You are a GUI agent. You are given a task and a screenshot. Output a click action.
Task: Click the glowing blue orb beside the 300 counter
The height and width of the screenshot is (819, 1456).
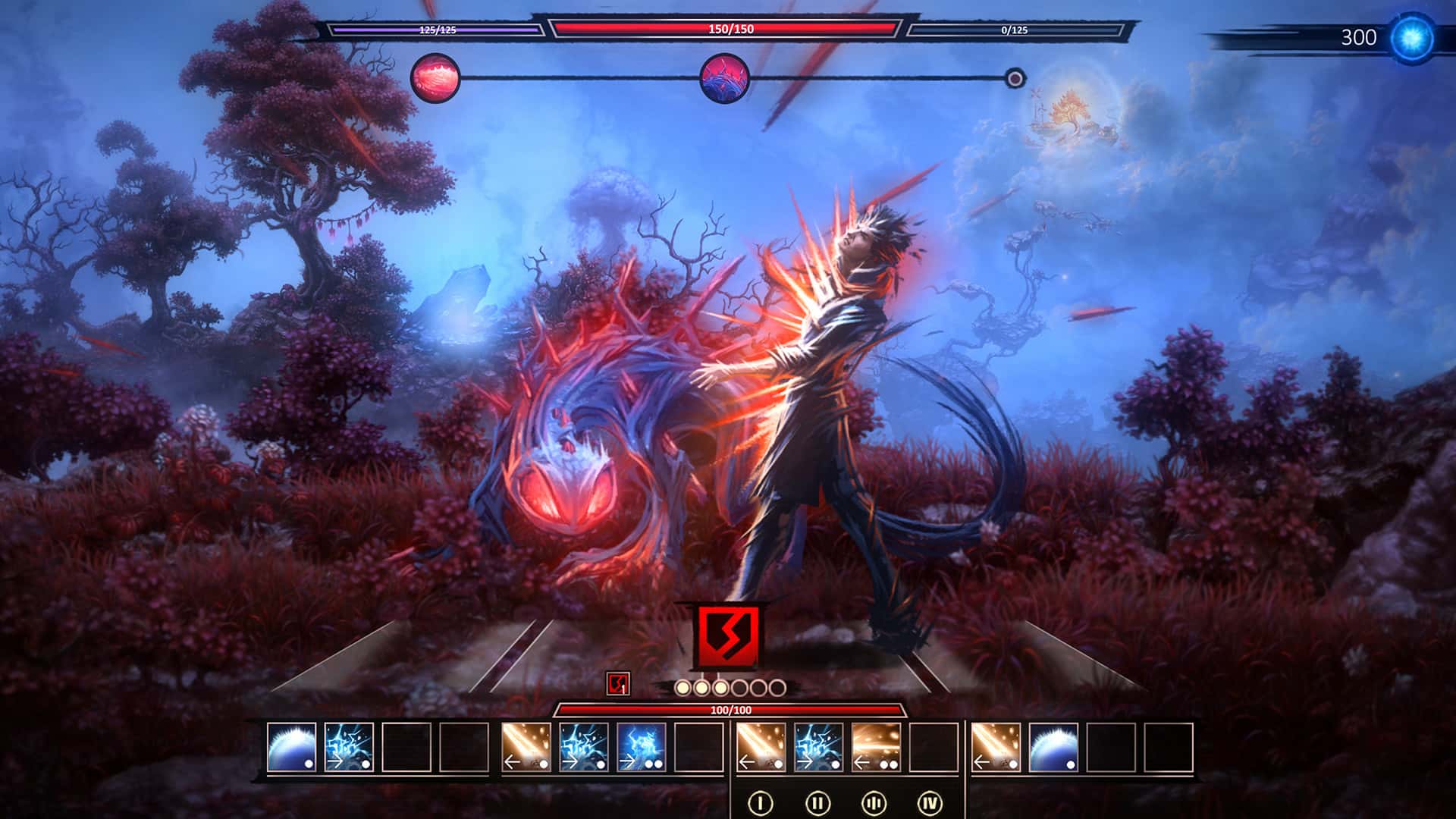point(1415,34)
